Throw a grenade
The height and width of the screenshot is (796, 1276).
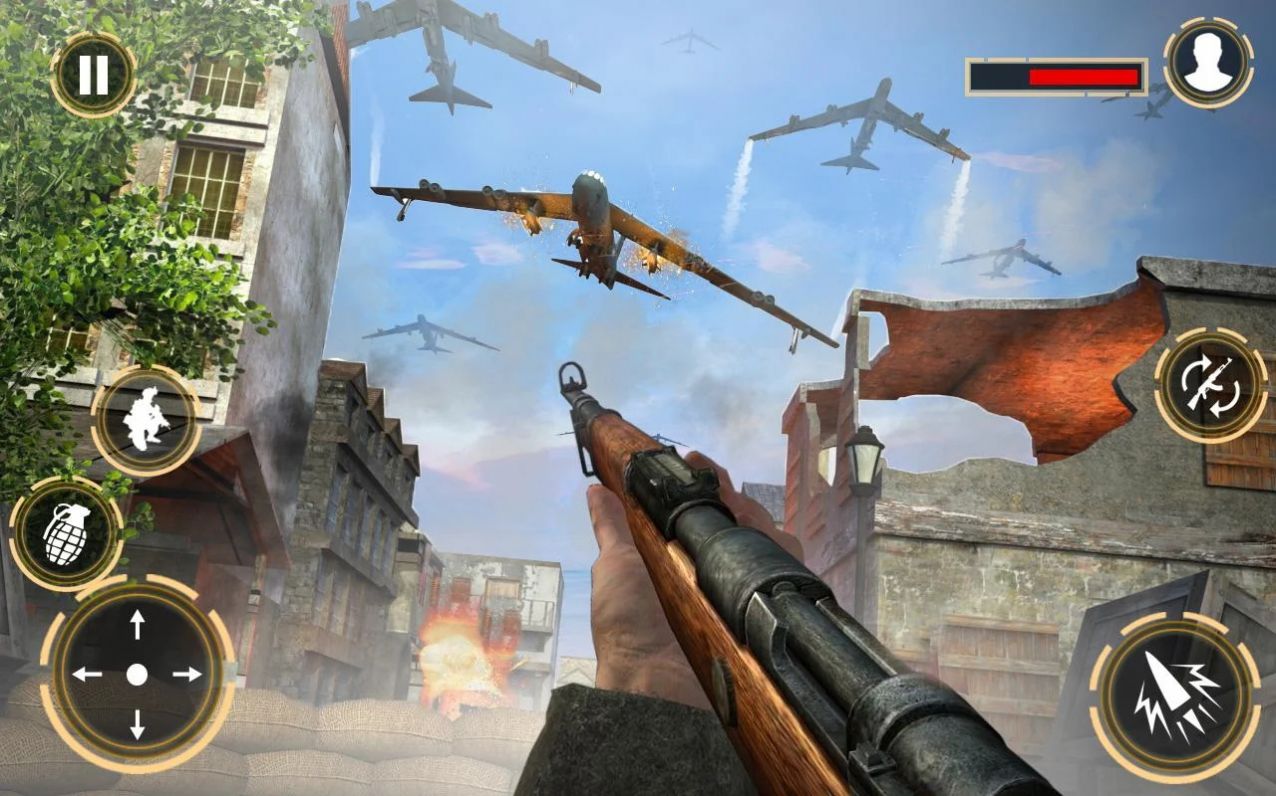(67, 533)
